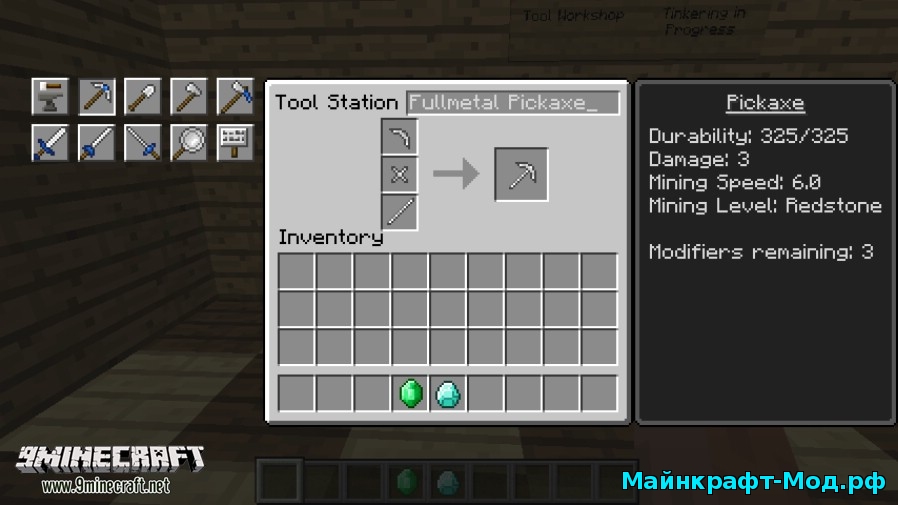Open the 9minecraft.net watermark link
The height and width of the screenshot is (505, 898).
point(106,486)
